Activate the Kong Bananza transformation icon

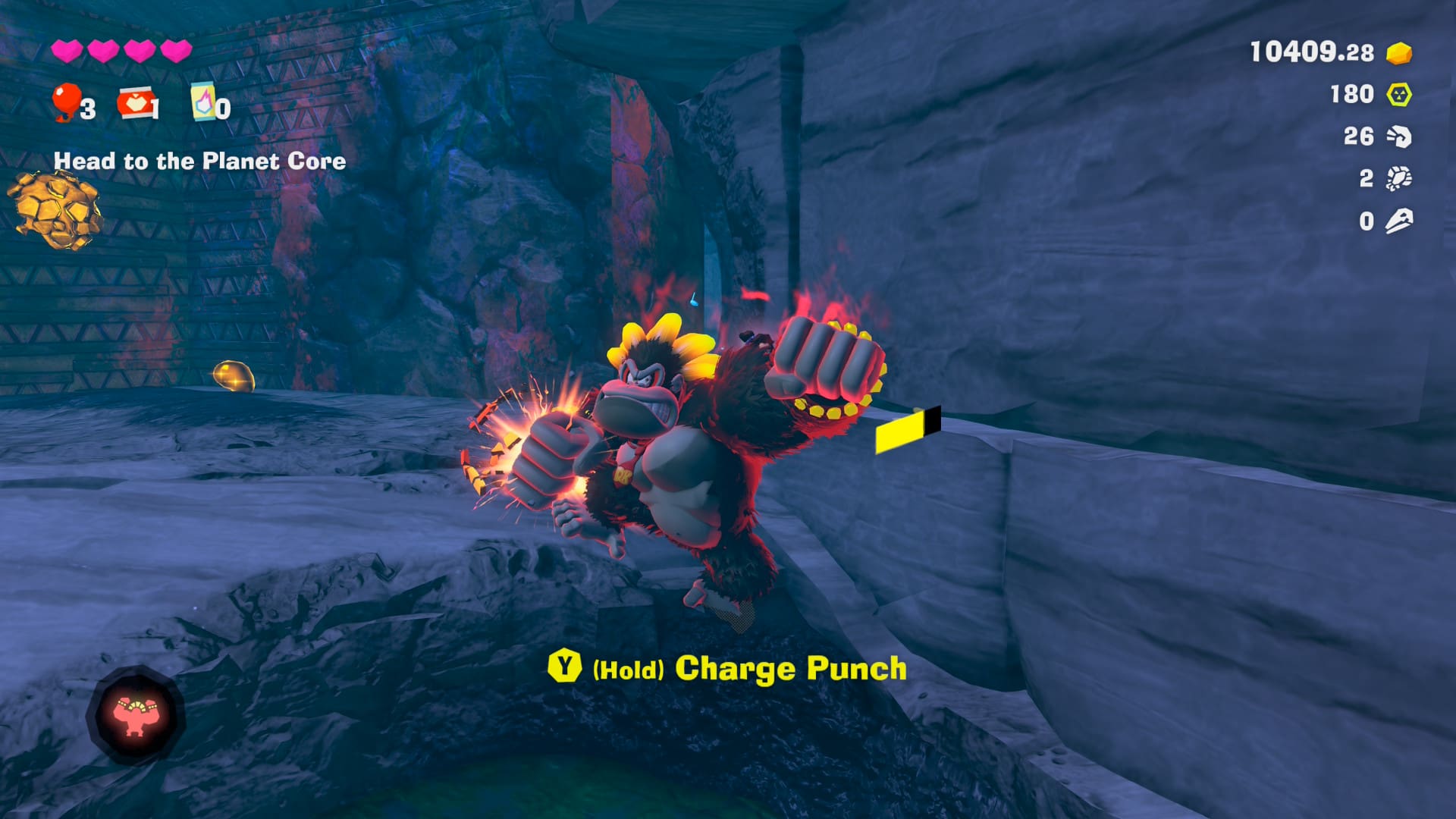coord(136,715)
